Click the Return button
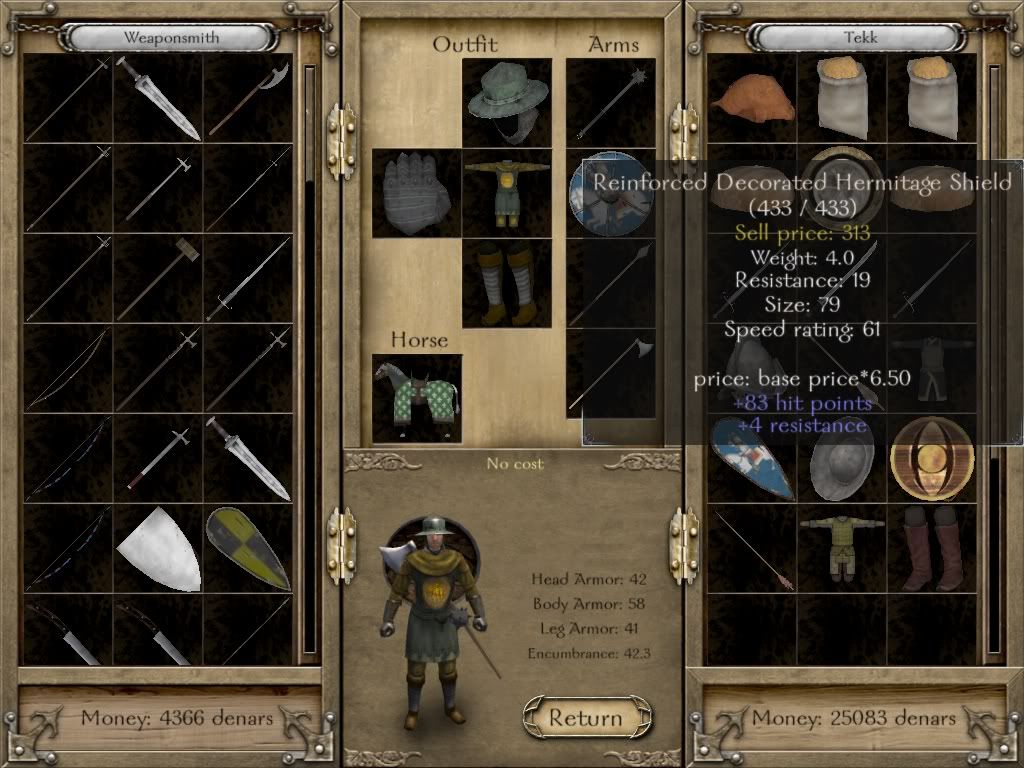The height and width of the screenshot is (768, 1024). (x=586, y=717)
